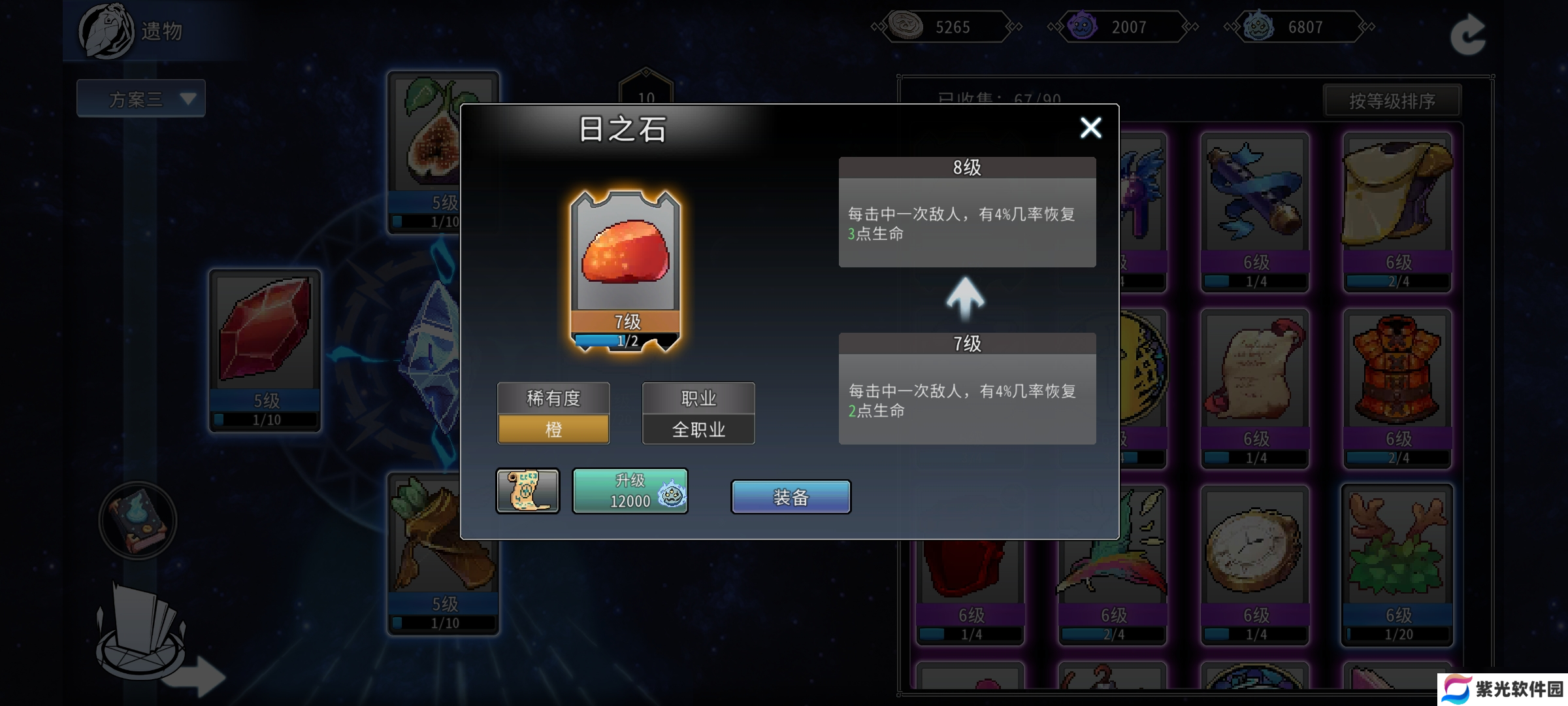Image resolution: width=1568 pixels, height=706 pixels.
Task: Upgrade relic for 12000 with 升级
Action: (x=630, y=491)
